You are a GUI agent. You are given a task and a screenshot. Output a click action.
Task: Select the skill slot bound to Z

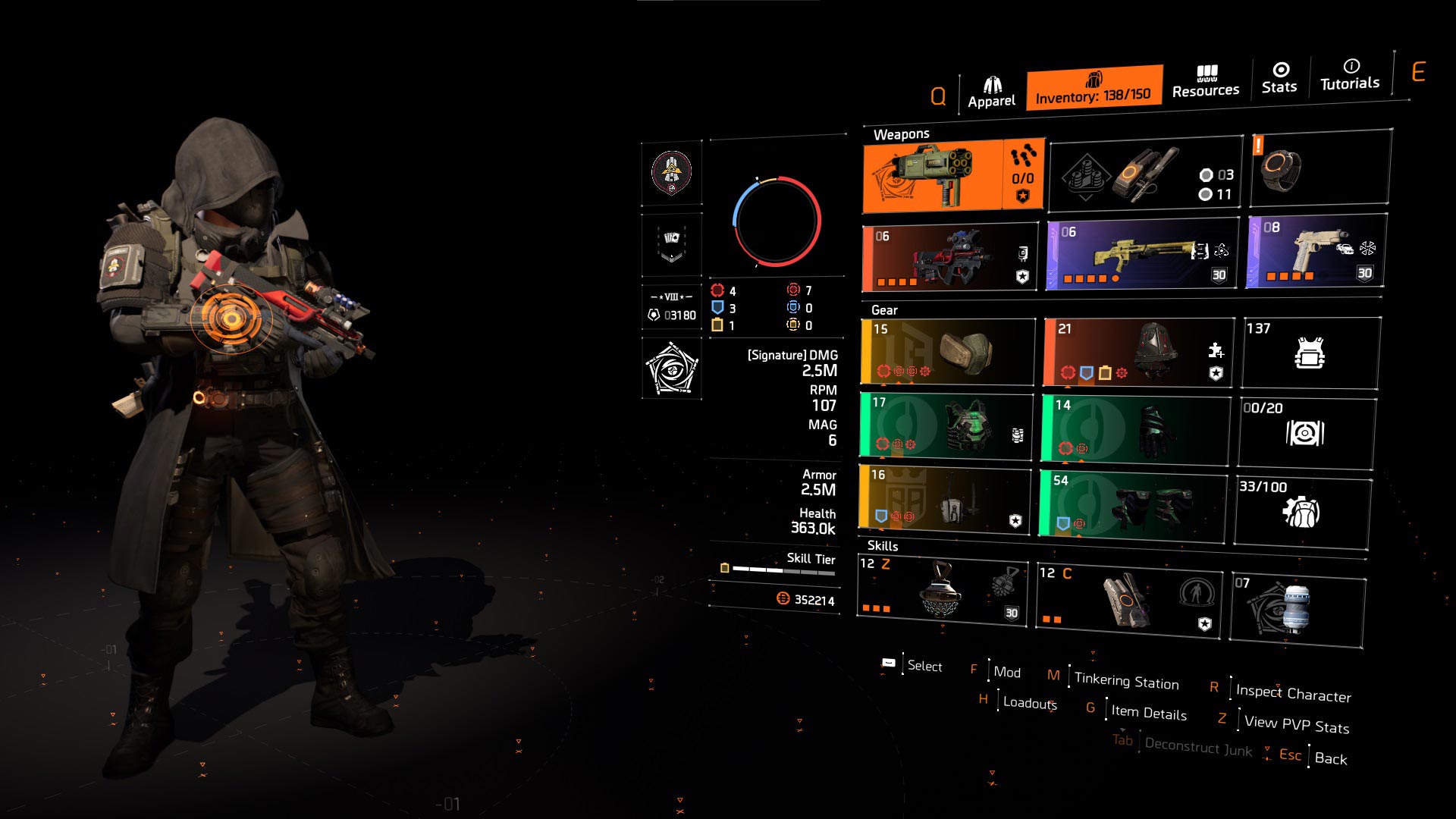[942, 592]
